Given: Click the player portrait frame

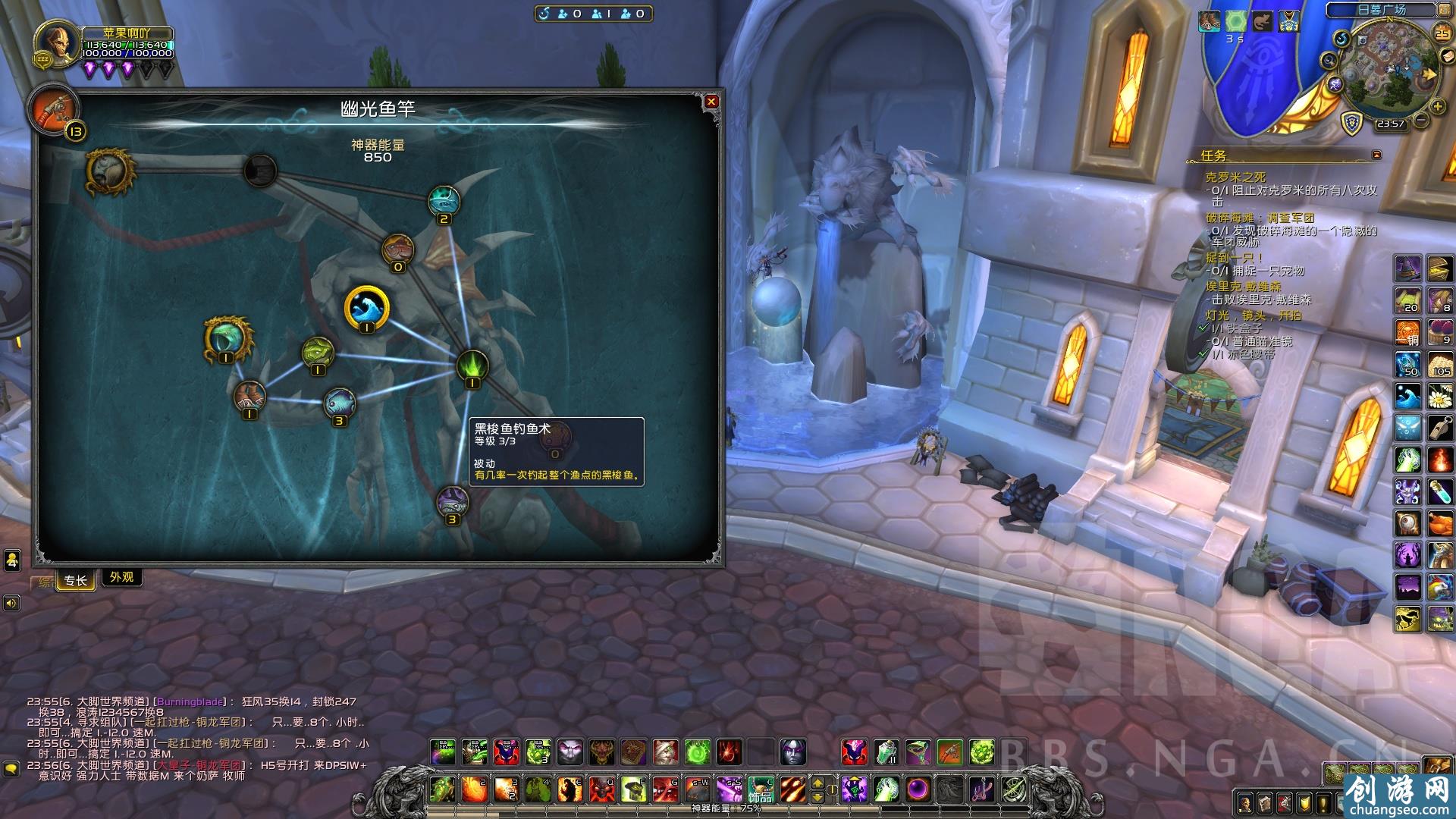Looking at the screenshot, I should click(57, 47).
